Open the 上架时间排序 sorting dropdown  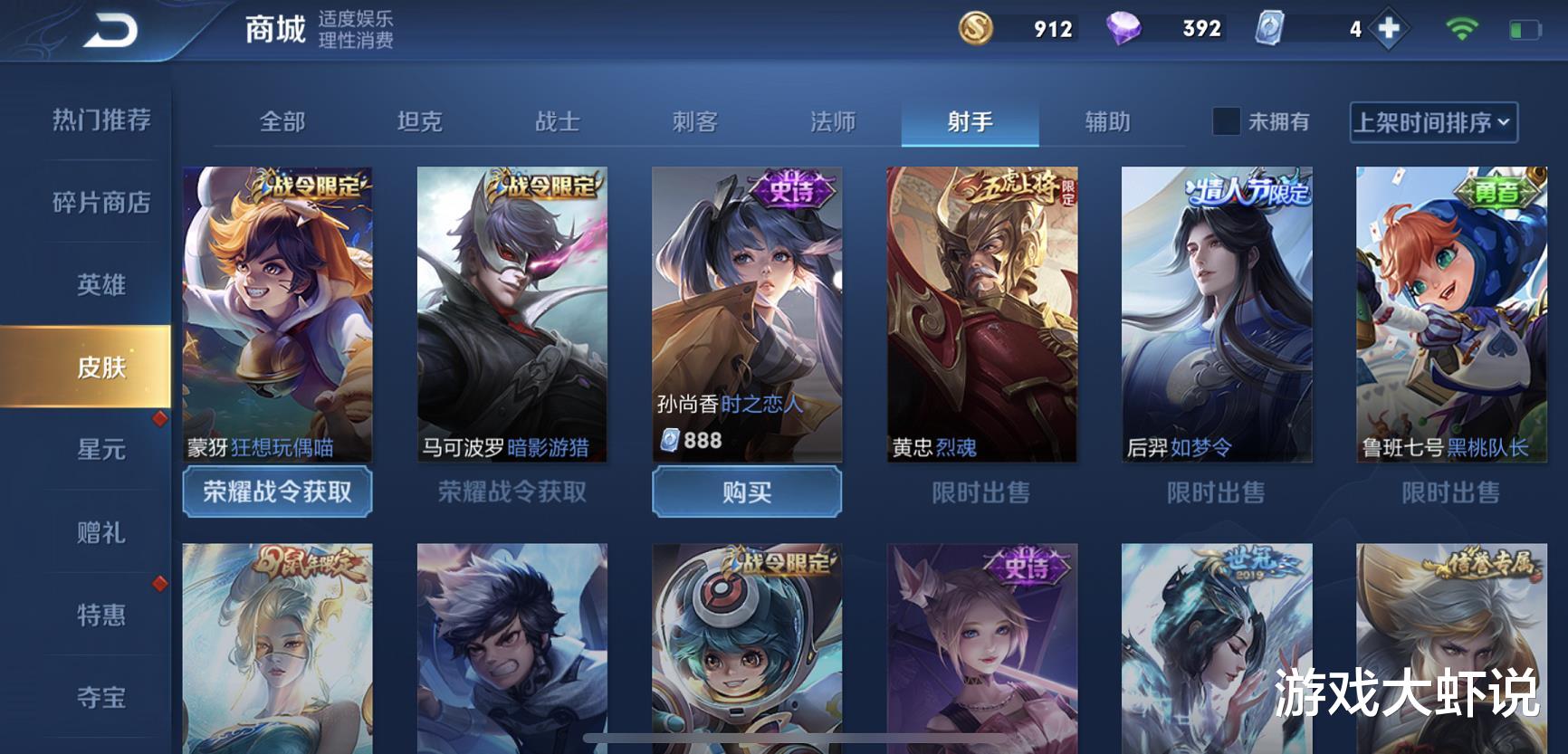click(1433, 122)
